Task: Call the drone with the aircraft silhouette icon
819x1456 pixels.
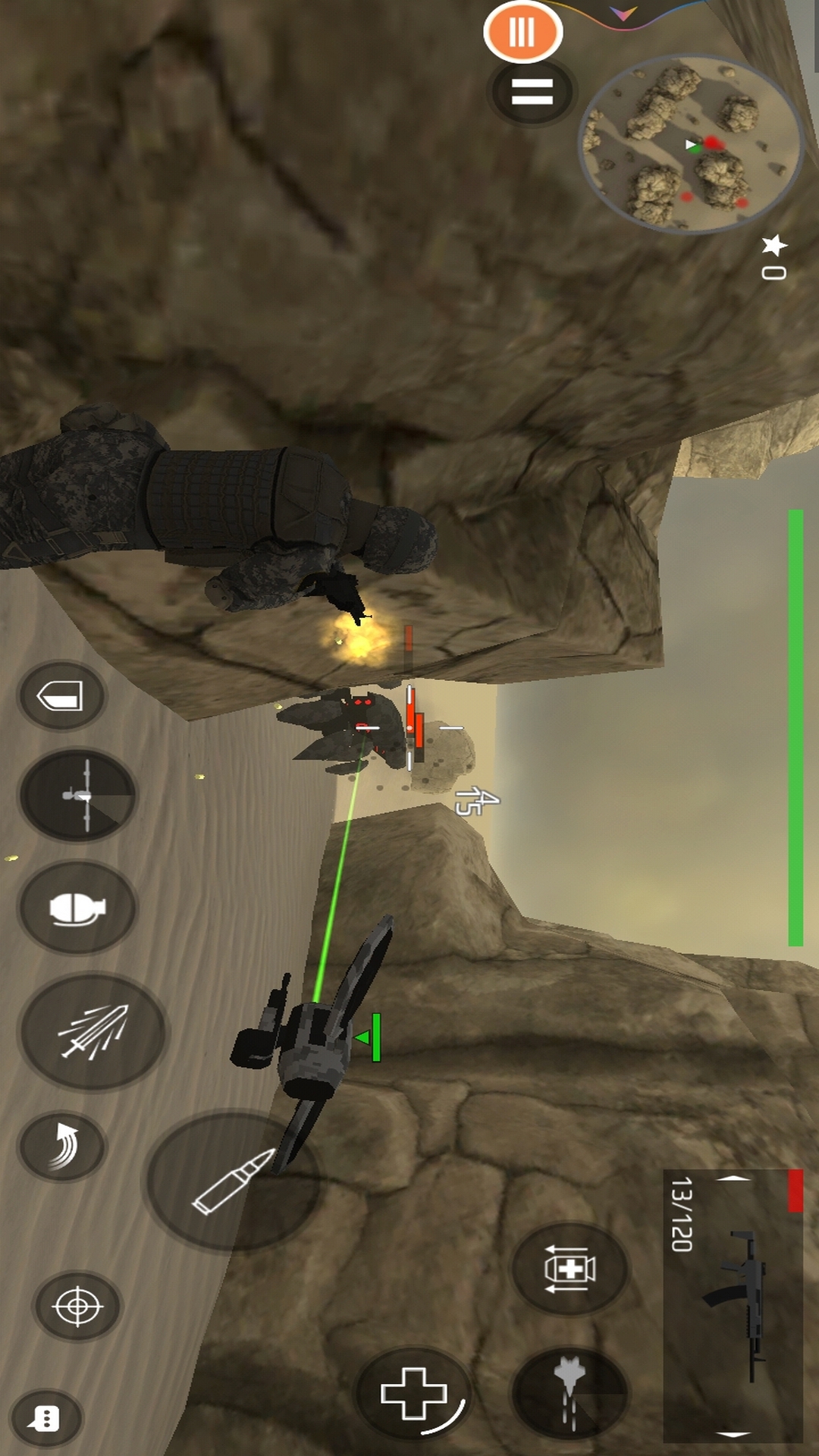Action: pyautogui.click(x=77, y=795)
